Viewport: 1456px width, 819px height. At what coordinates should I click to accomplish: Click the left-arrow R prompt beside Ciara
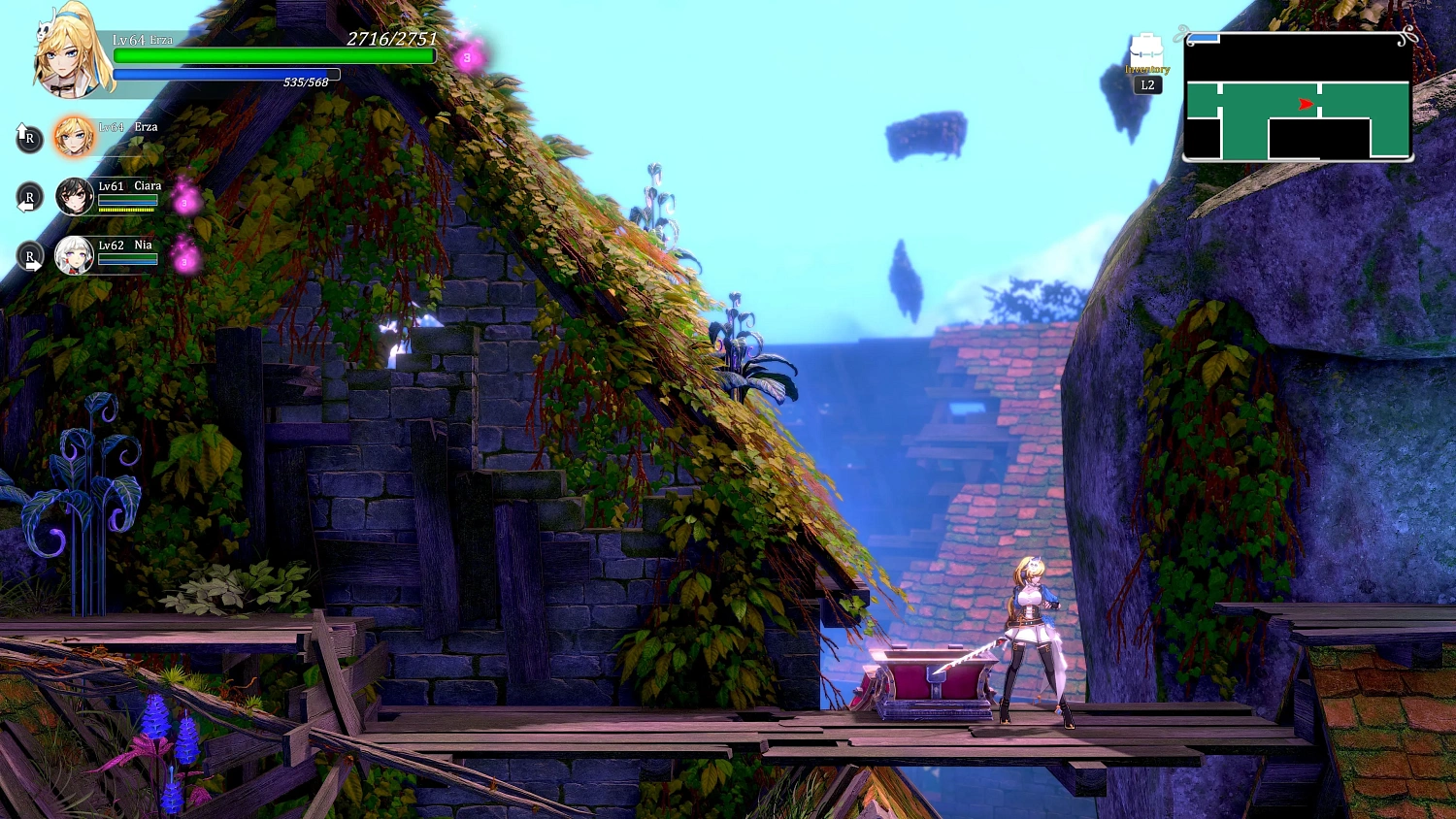pos(28,197)
